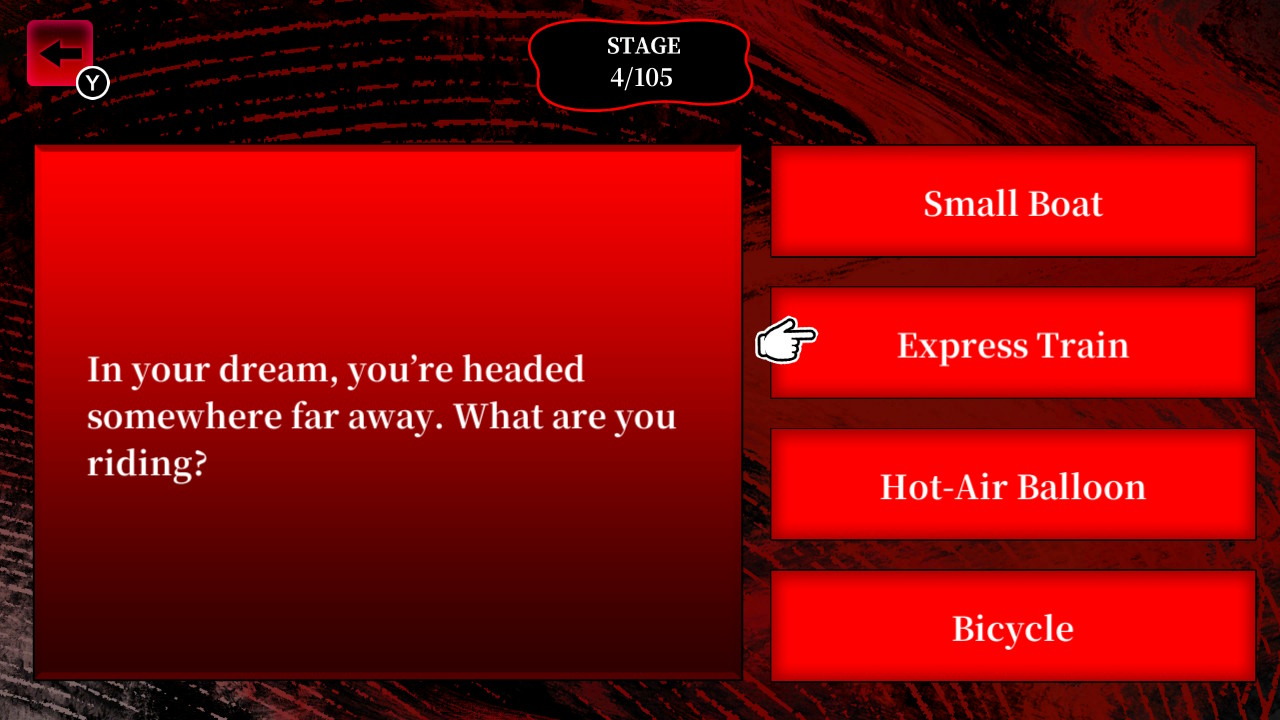Select the bottom answer option

click(x=1013, y=628)
